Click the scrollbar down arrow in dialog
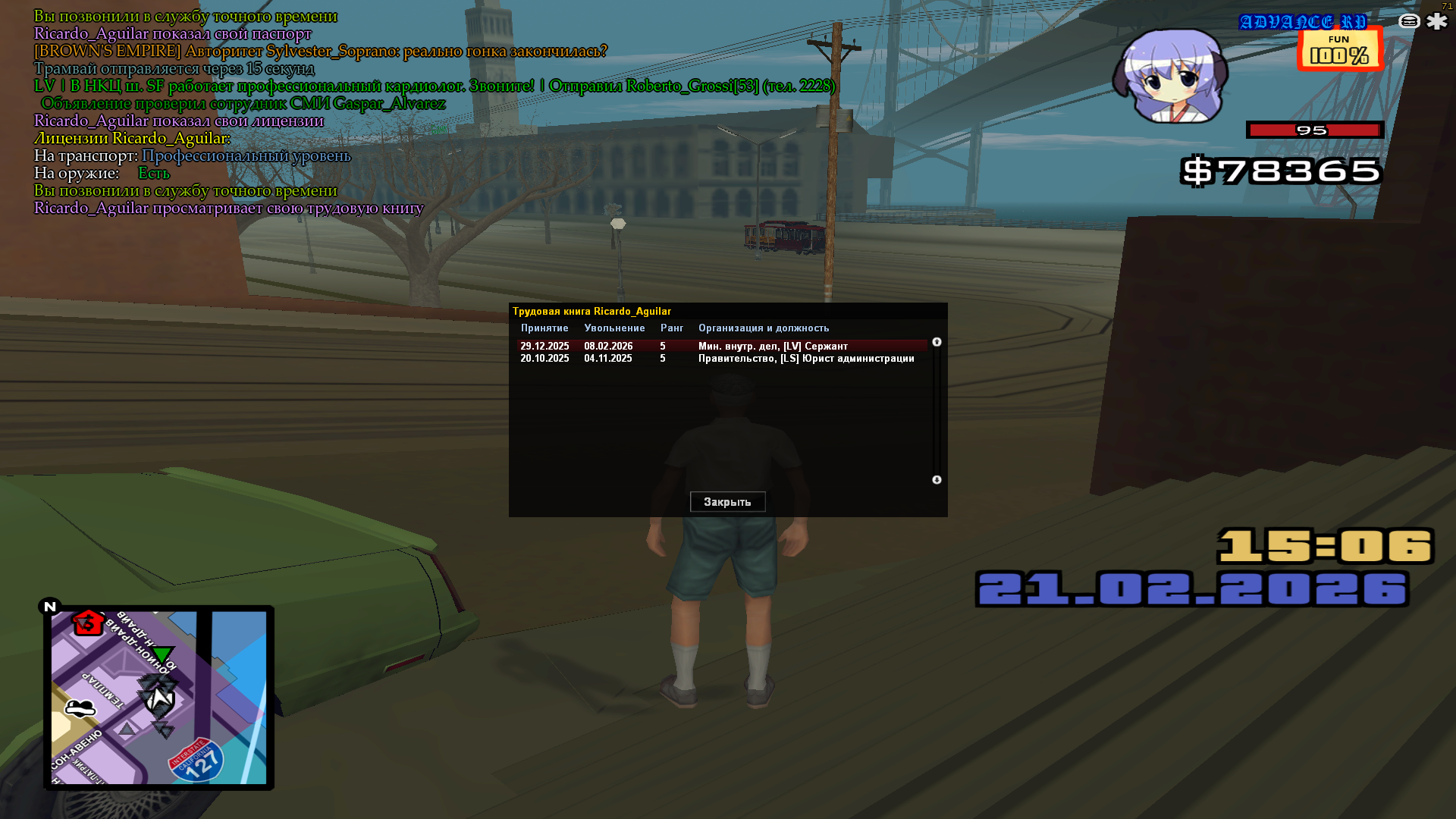1456x819 pixels. [937, 480]
